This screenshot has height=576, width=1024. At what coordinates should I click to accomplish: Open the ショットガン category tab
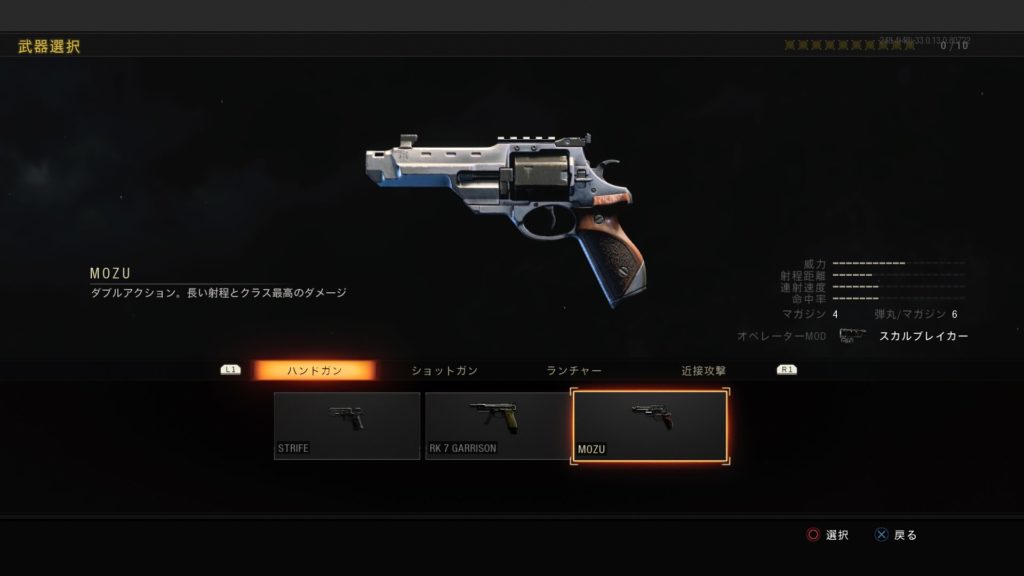pos(445,370)
